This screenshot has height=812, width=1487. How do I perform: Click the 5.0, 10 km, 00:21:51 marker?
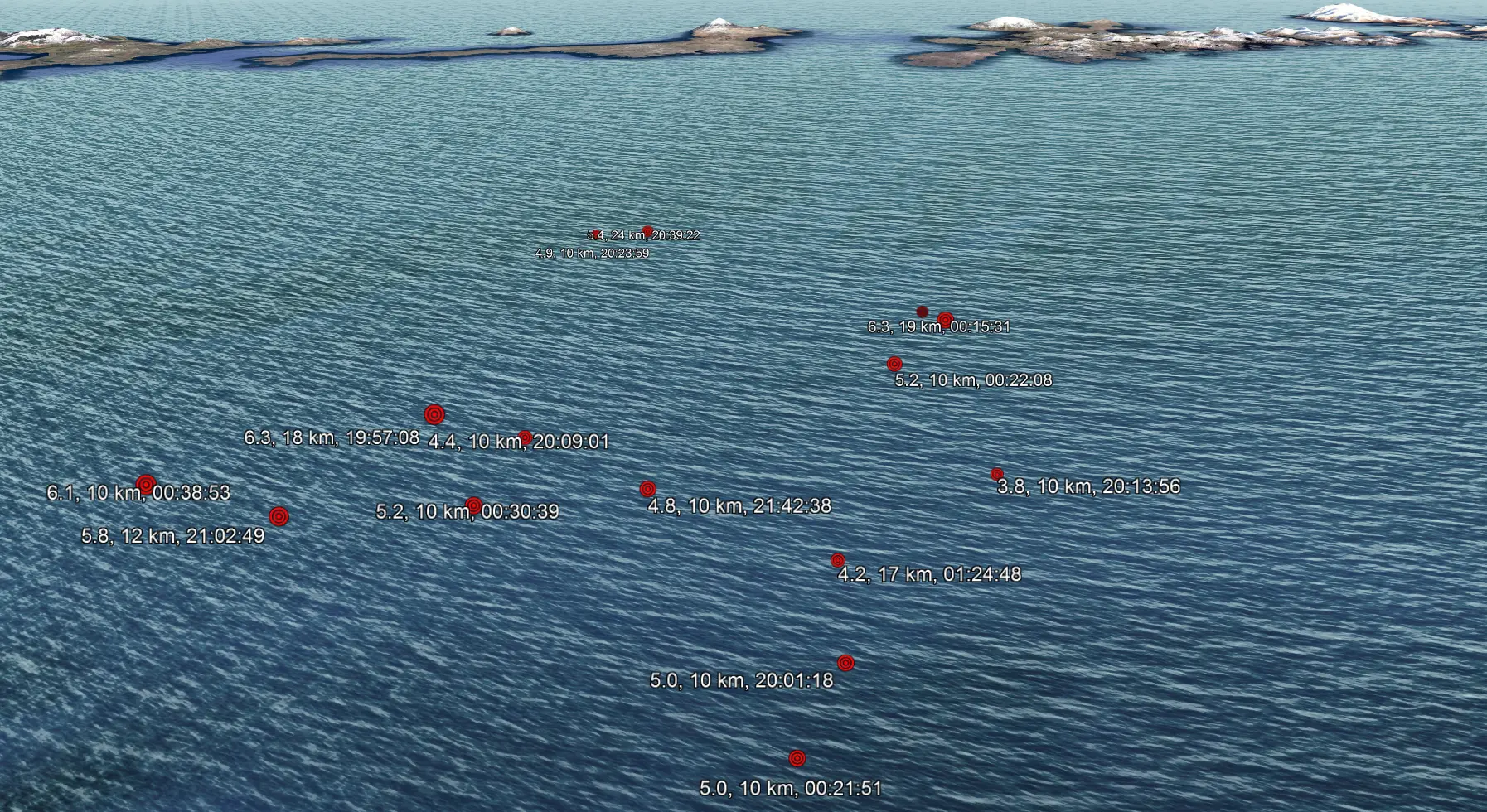(797, 758)
